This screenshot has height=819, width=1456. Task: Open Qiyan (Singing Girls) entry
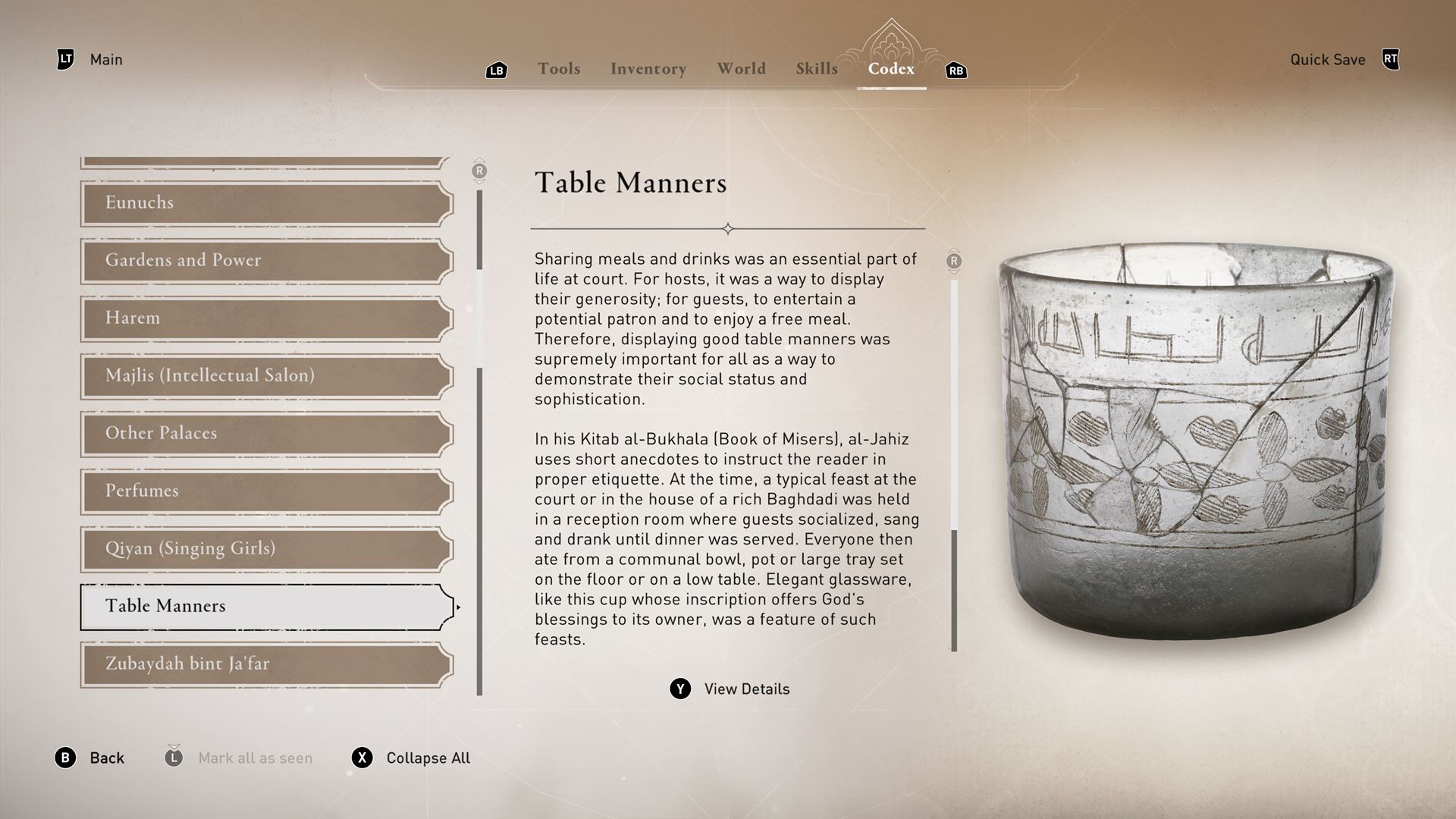point(265,549)
